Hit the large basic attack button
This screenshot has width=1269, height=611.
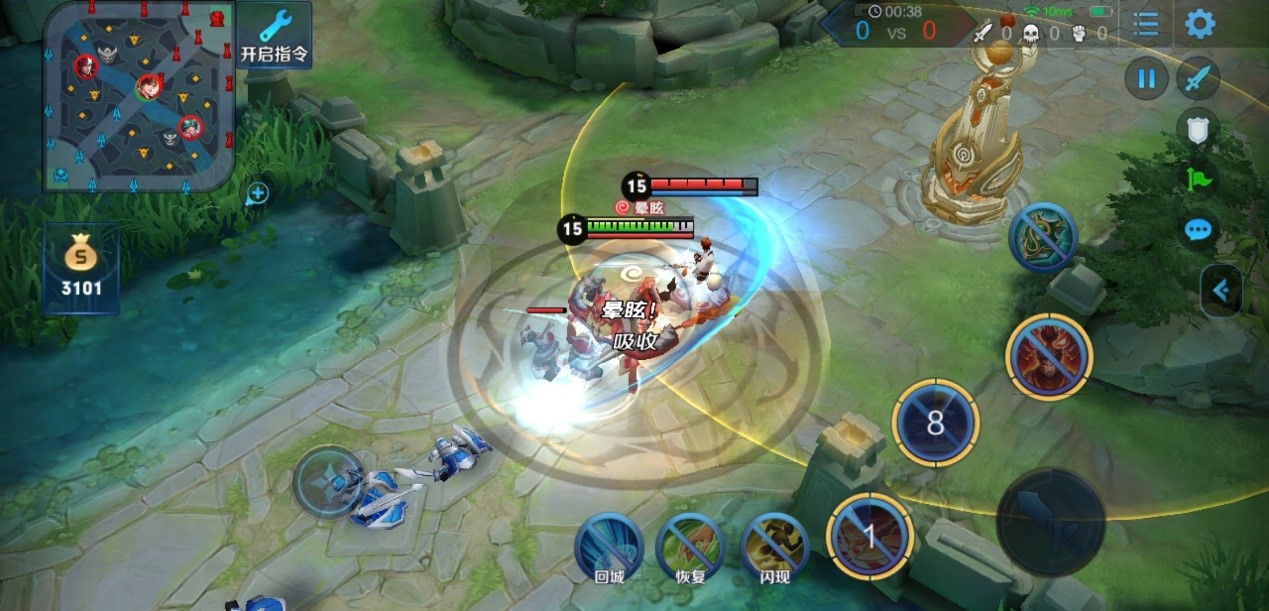[1051, 521]
